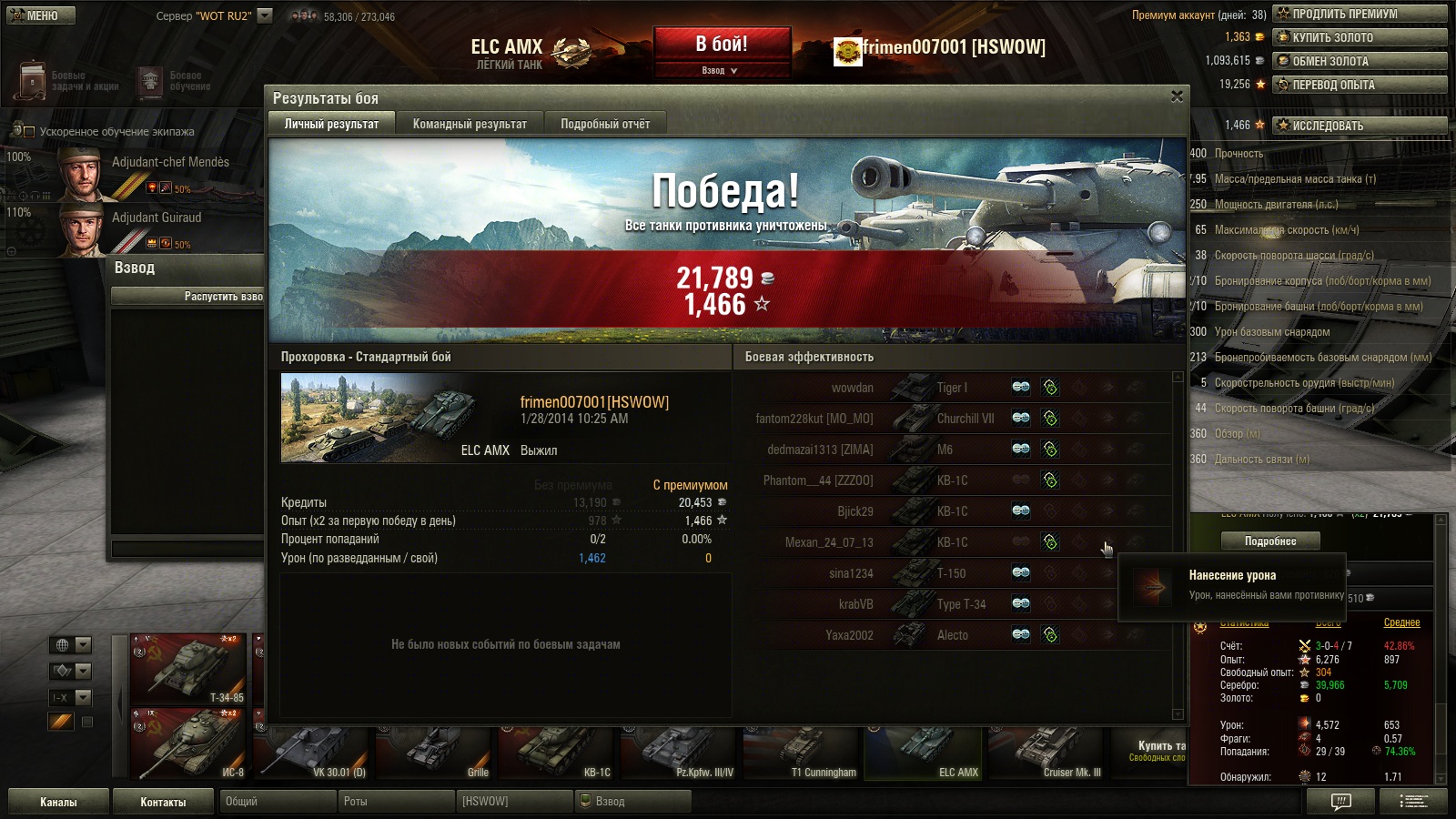
Task: Switch to the Командный результат tab
Action: (x=470, y=124)
